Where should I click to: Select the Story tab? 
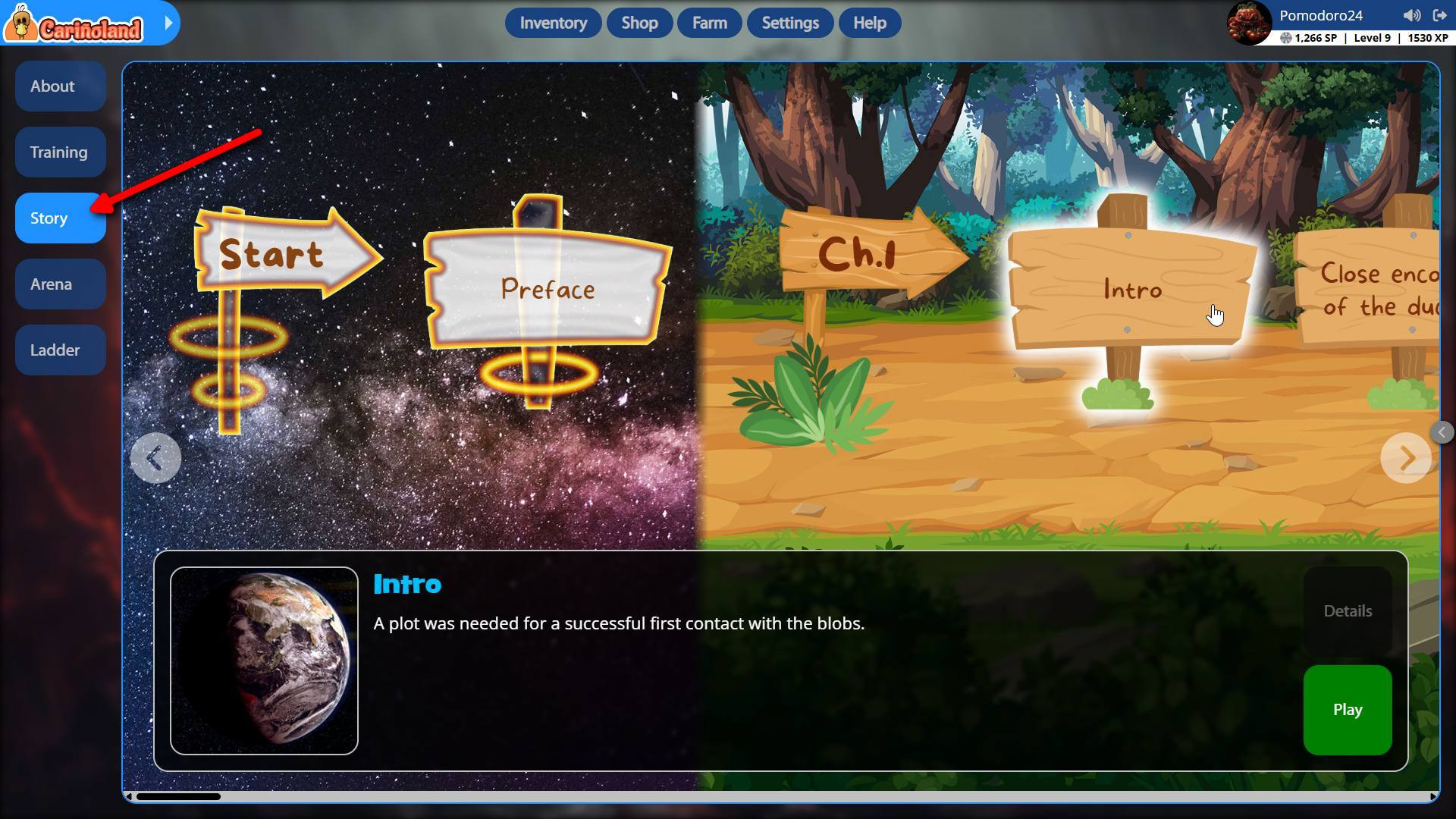pyautogui.click(x=60, y=218)
